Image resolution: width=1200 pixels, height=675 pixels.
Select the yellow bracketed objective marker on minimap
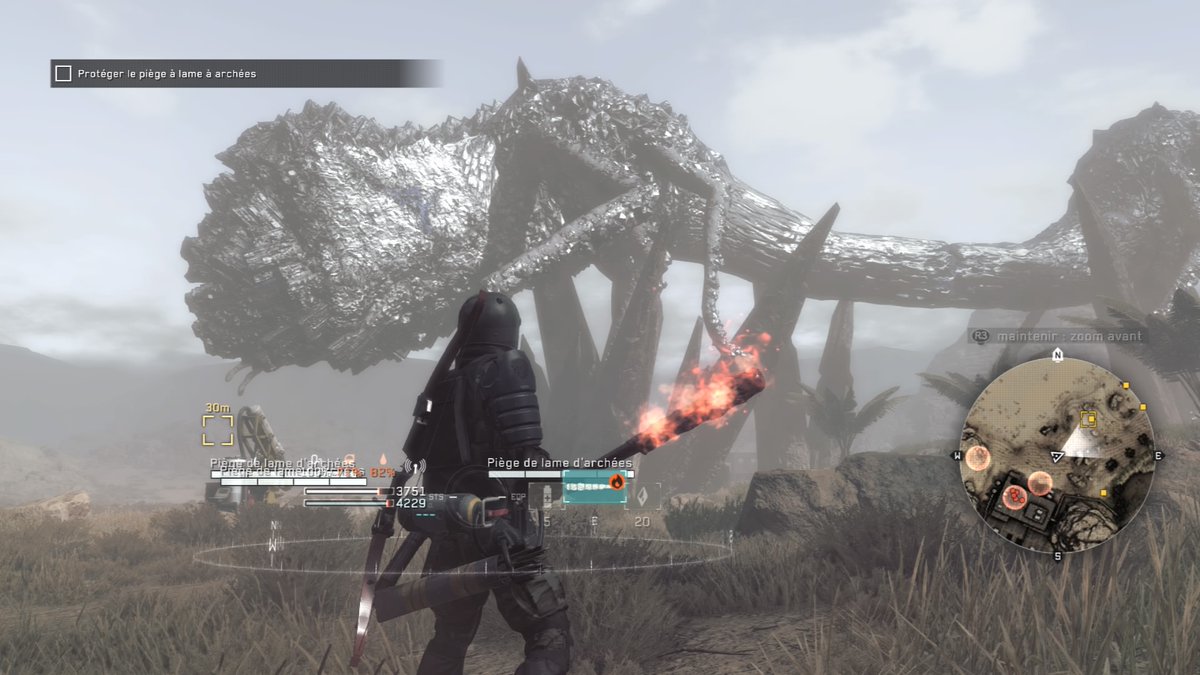tap(1088, 419)
